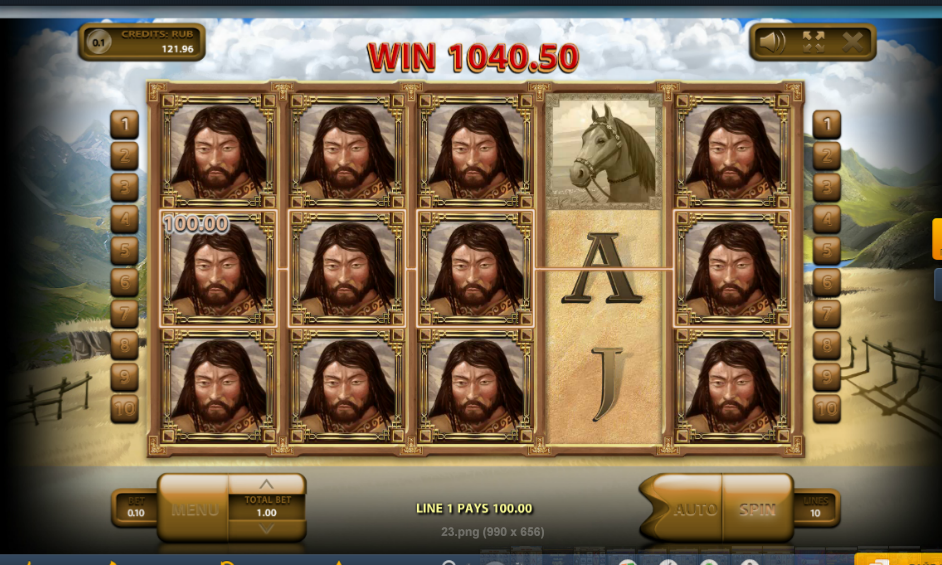Open the game MENU
Image resolution: width=942 pixels, height=565 pixels.
[x=194, y=509]
